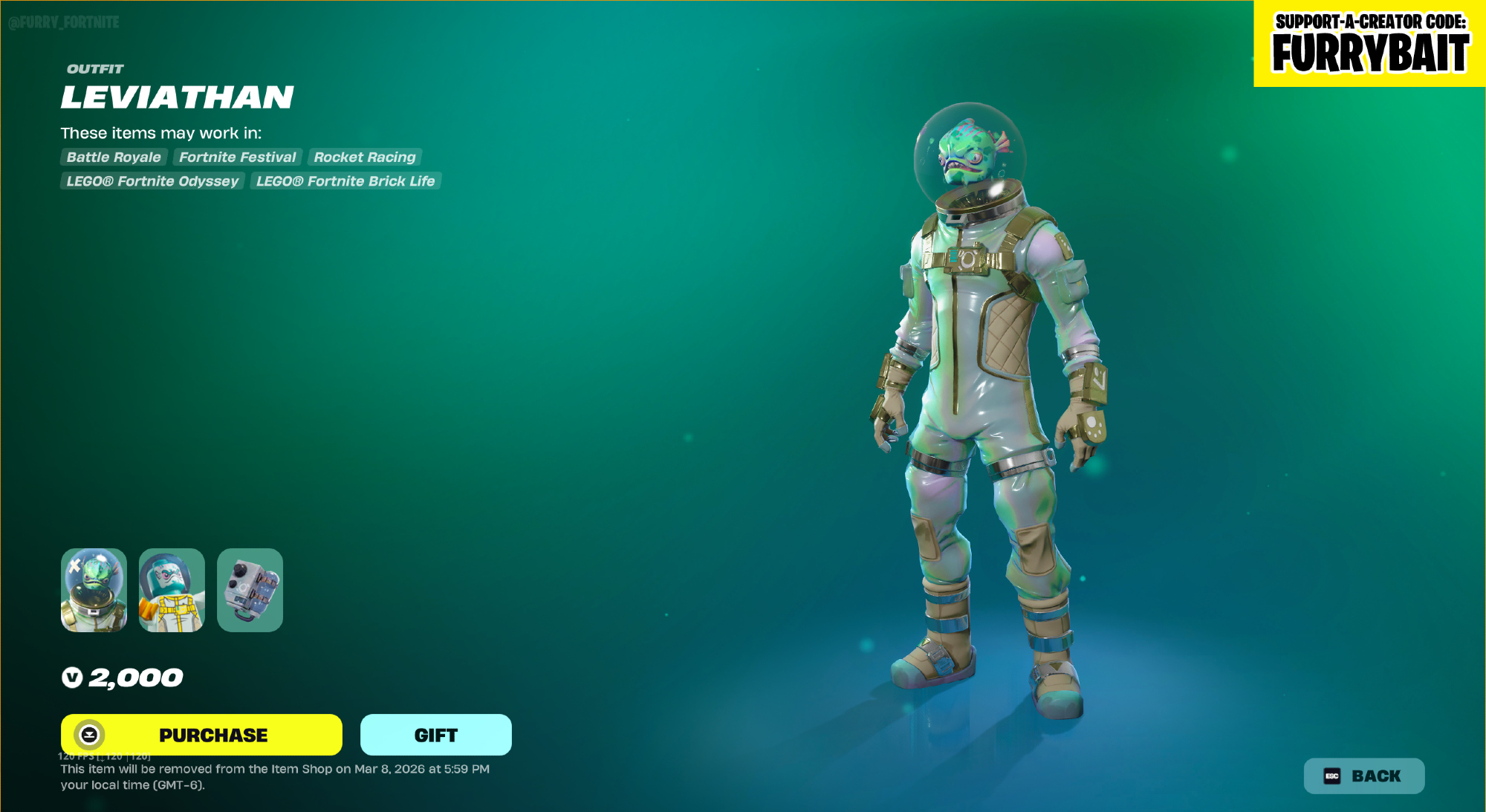Screen dimensions: 1486x812
Task: Go back from item preview
Action: 1363,776
